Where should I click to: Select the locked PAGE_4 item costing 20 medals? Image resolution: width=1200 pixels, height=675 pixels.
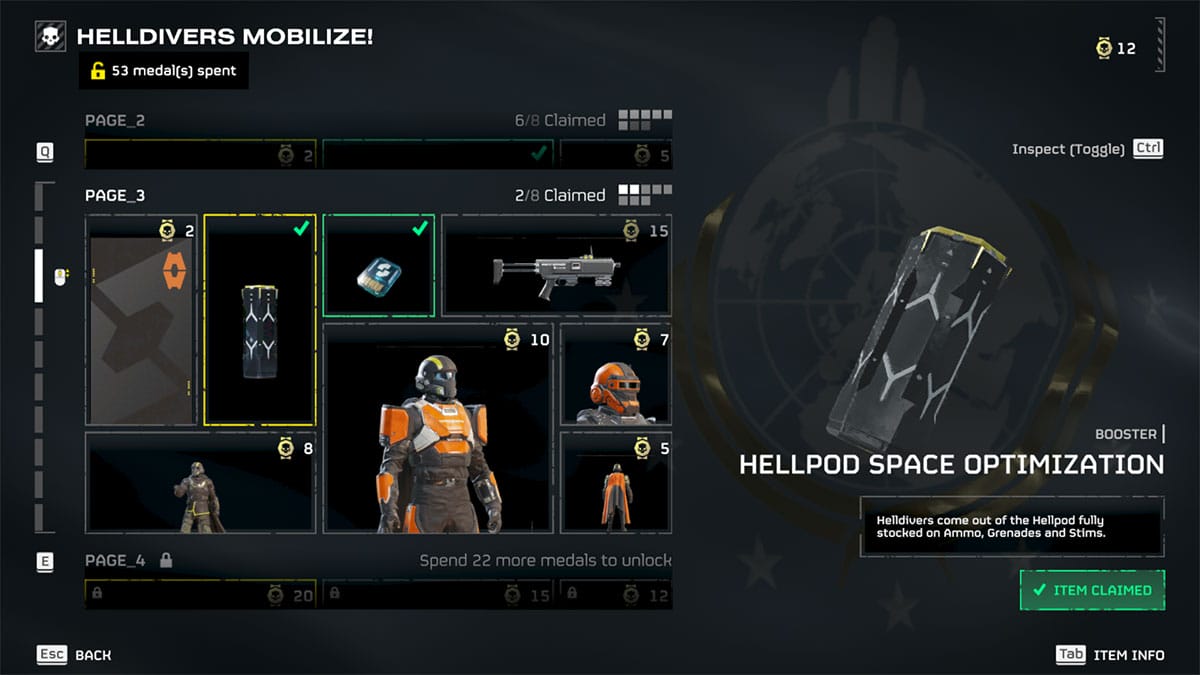200,595
